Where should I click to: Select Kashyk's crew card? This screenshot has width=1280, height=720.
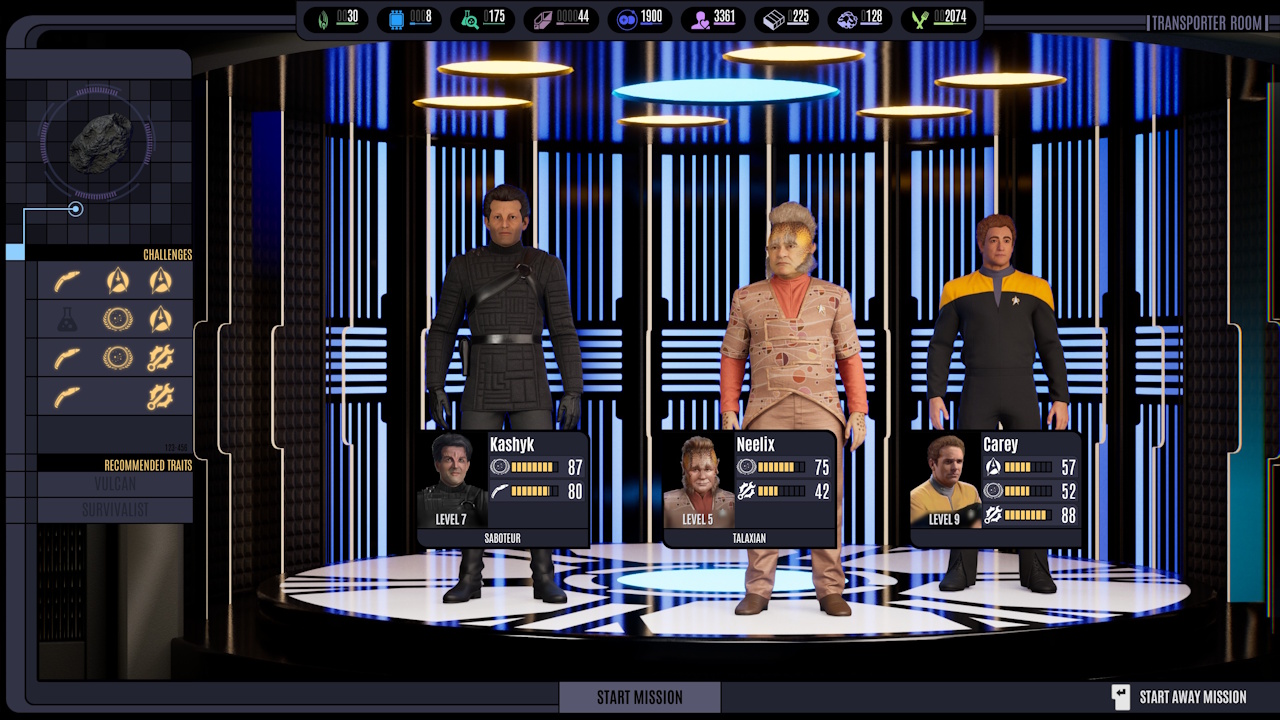[x=503, y=489]
